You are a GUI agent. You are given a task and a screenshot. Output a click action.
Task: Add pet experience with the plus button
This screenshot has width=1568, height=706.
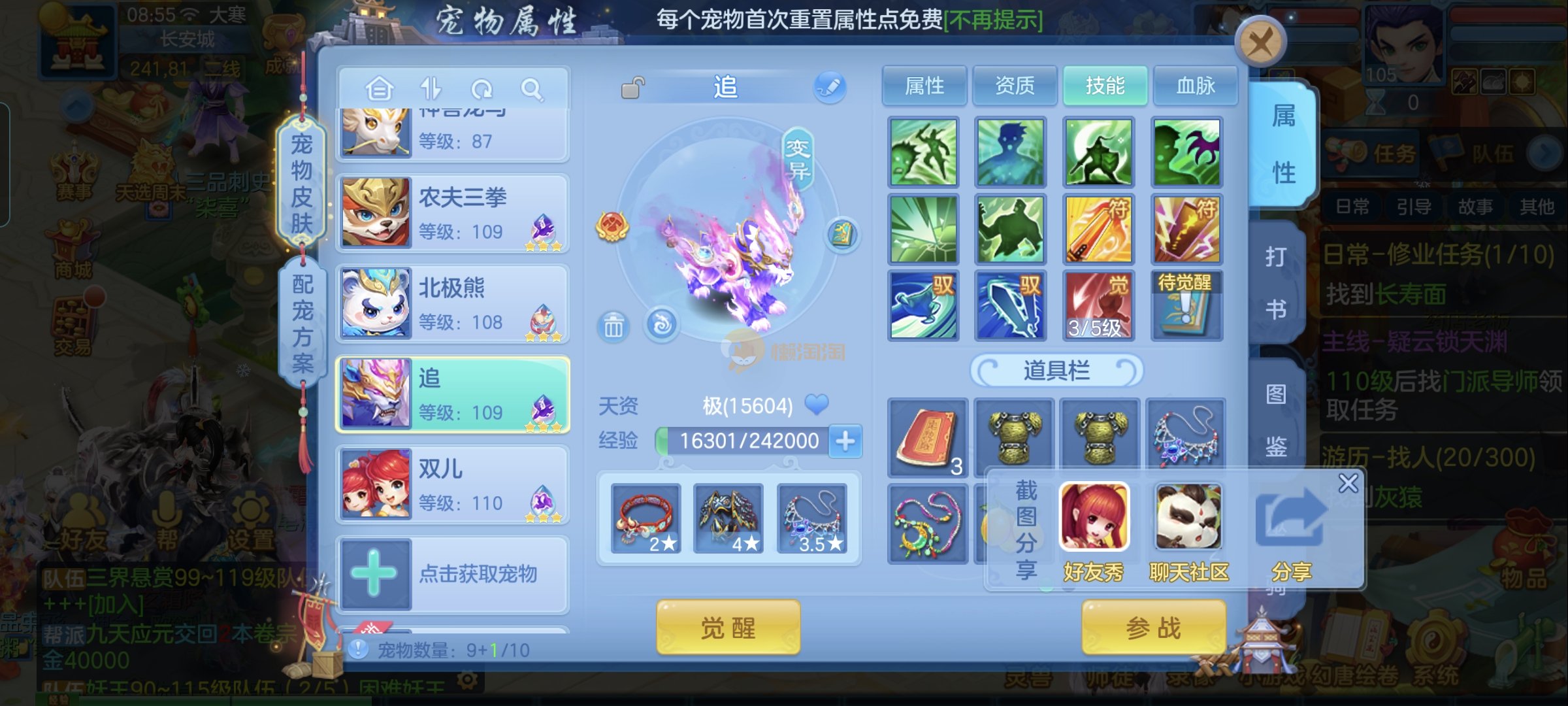(x=845, y=441)
